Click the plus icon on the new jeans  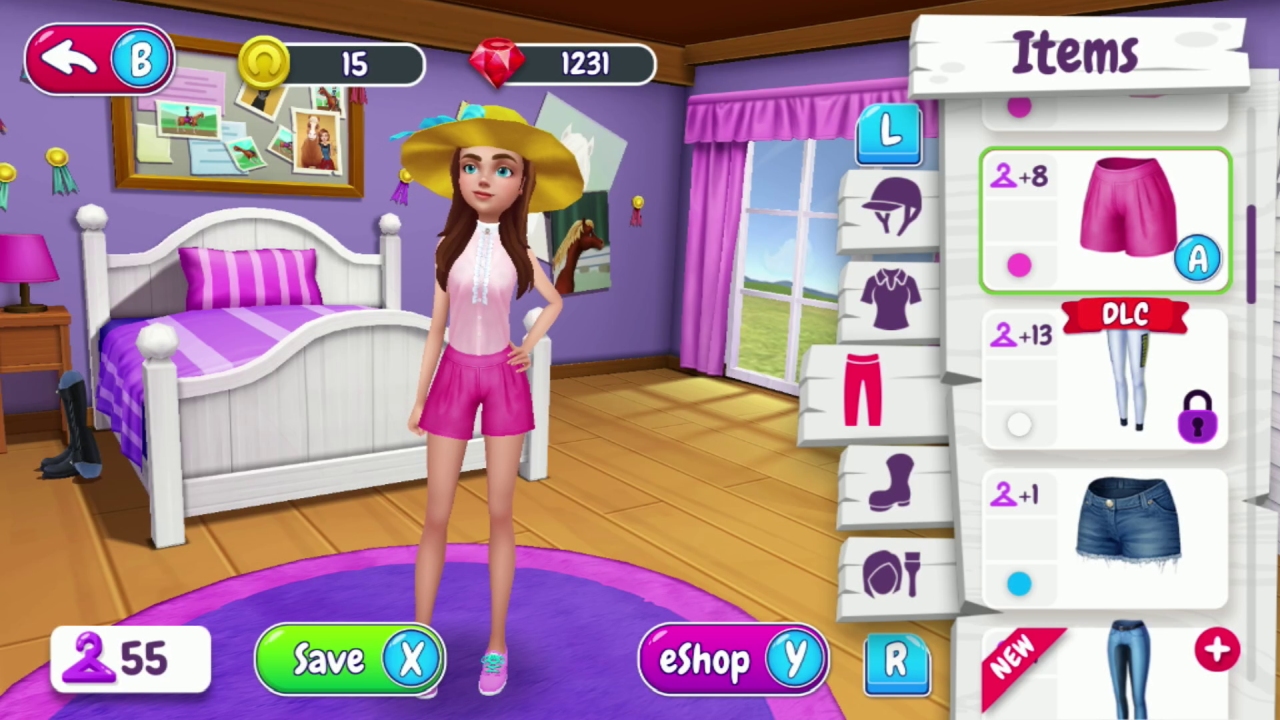point(1217,650)
